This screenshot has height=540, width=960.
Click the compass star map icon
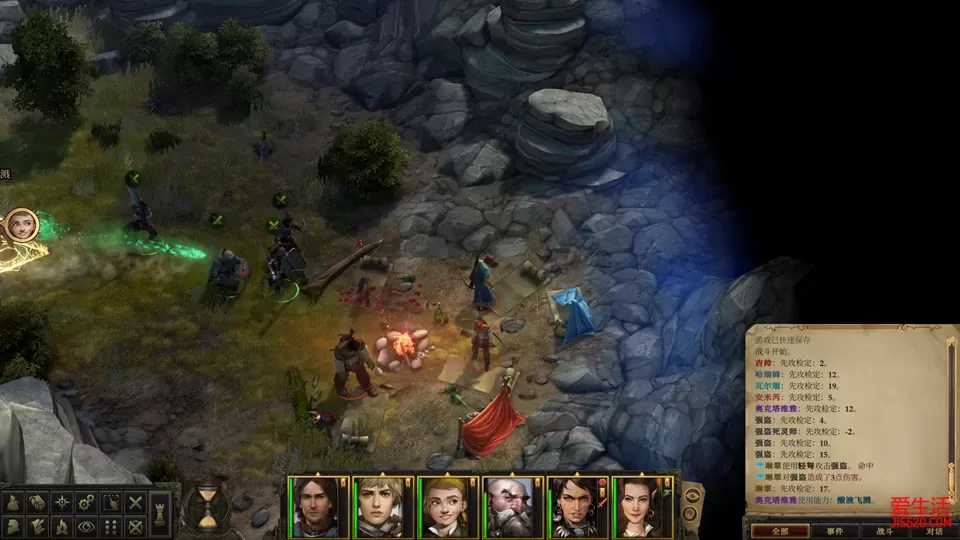(62, 502)
